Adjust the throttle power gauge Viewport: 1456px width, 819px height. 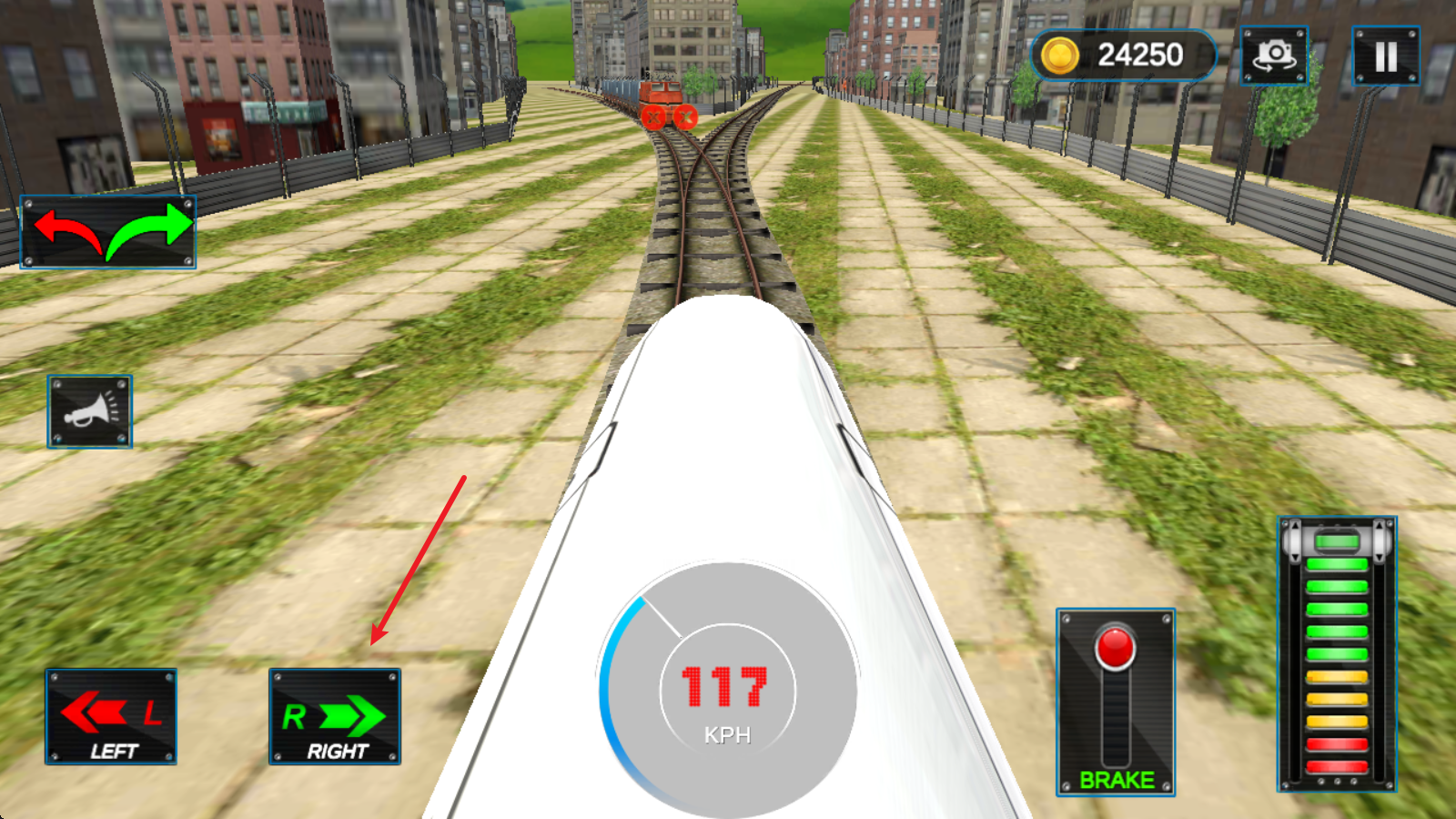point(1336,653)
